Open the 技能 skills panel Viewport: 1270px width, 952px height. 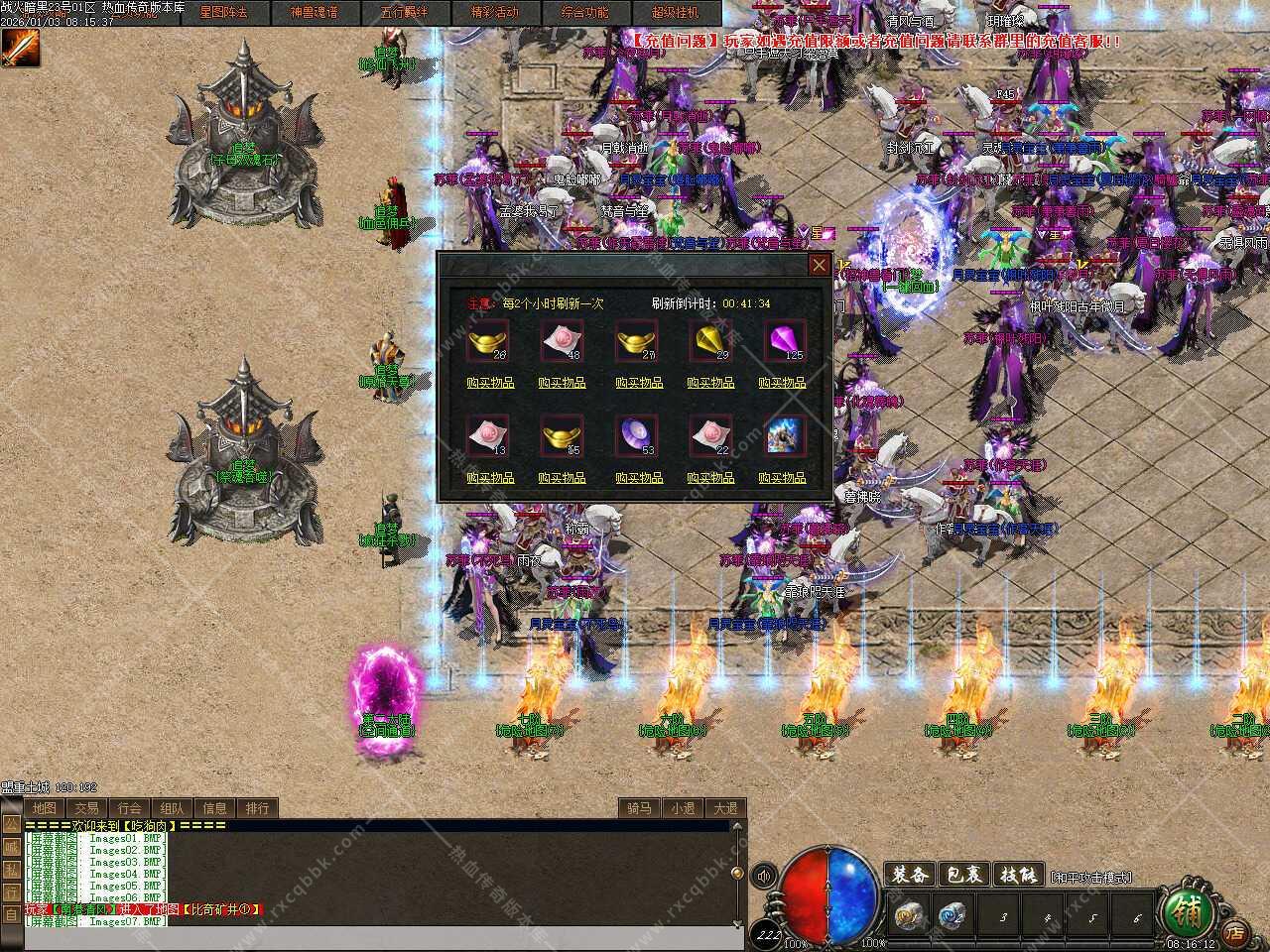click(1018, 875)
